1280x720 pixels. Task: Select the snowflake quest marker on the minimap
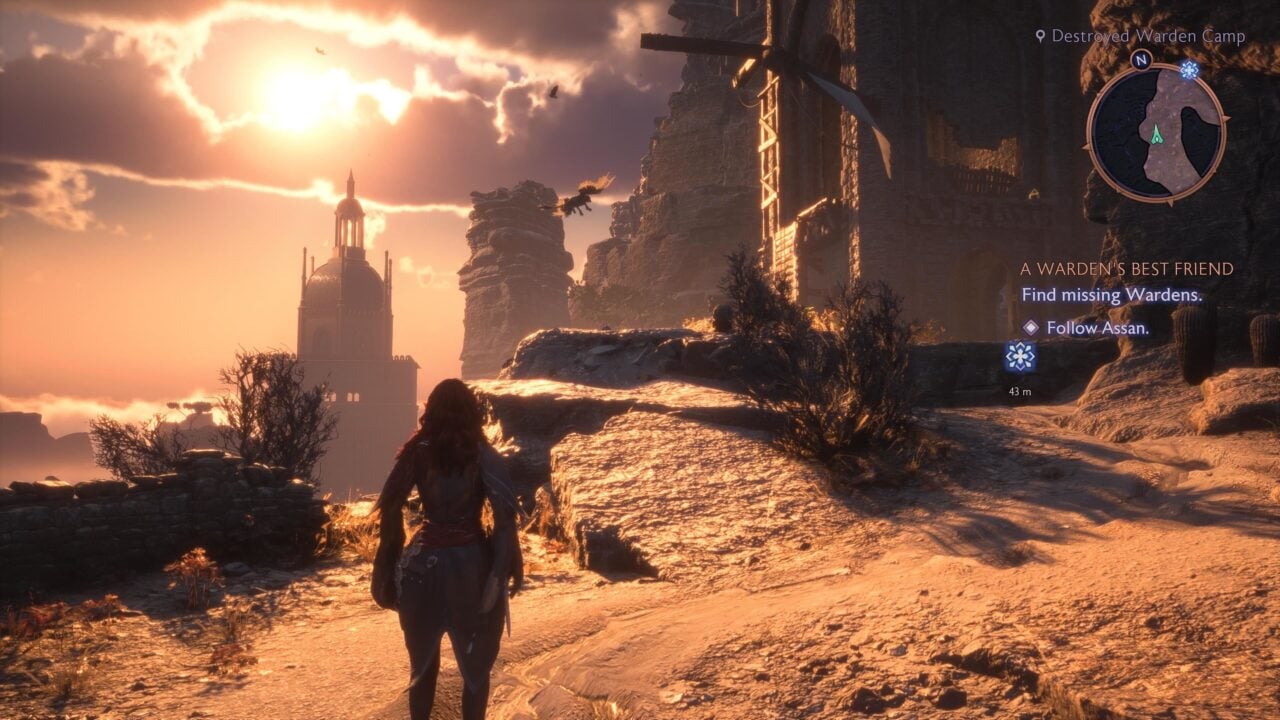point(1190,70)
